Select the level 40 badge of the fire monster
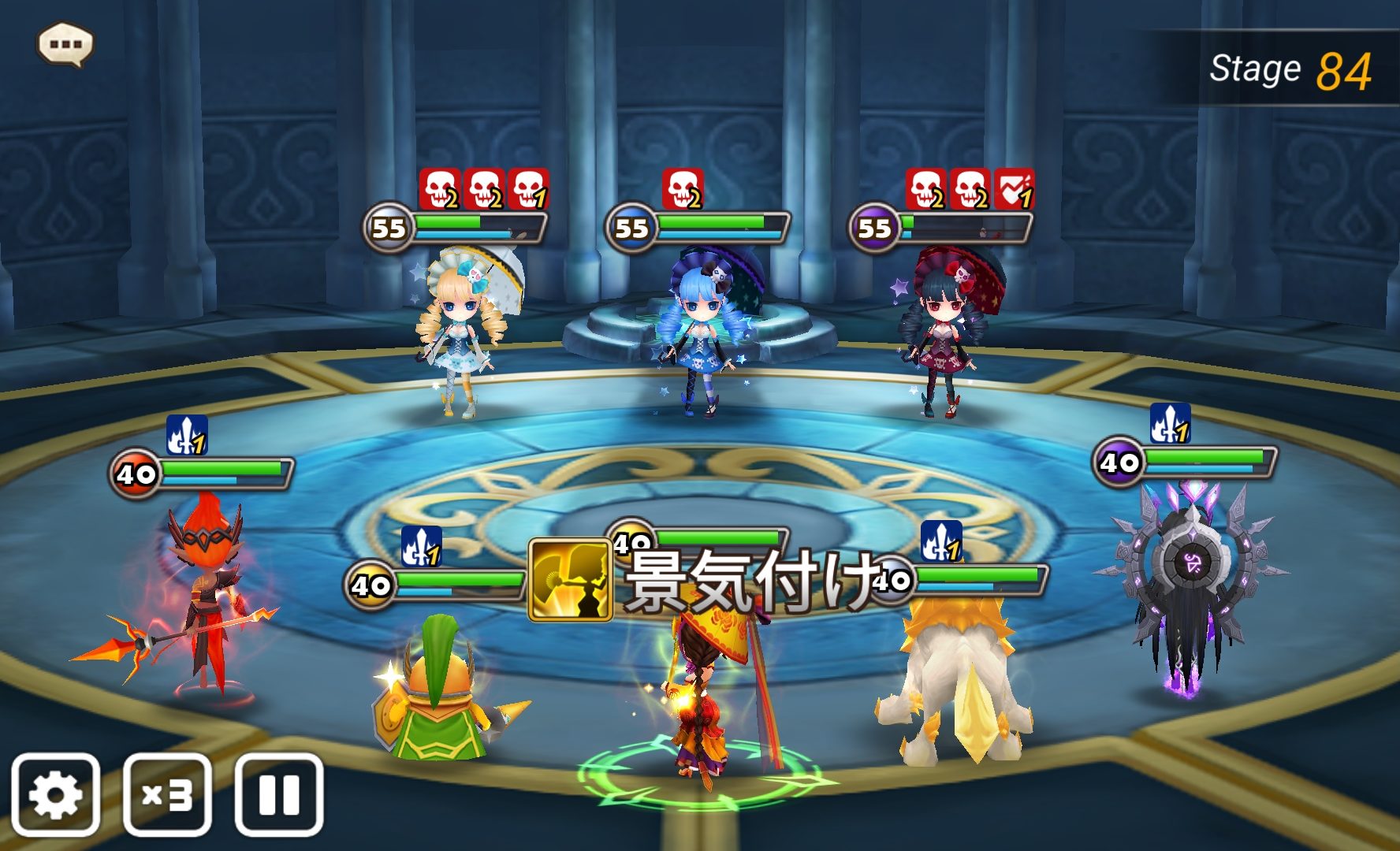The height and width of the screenshot is (851, 1400). [137, 473]
